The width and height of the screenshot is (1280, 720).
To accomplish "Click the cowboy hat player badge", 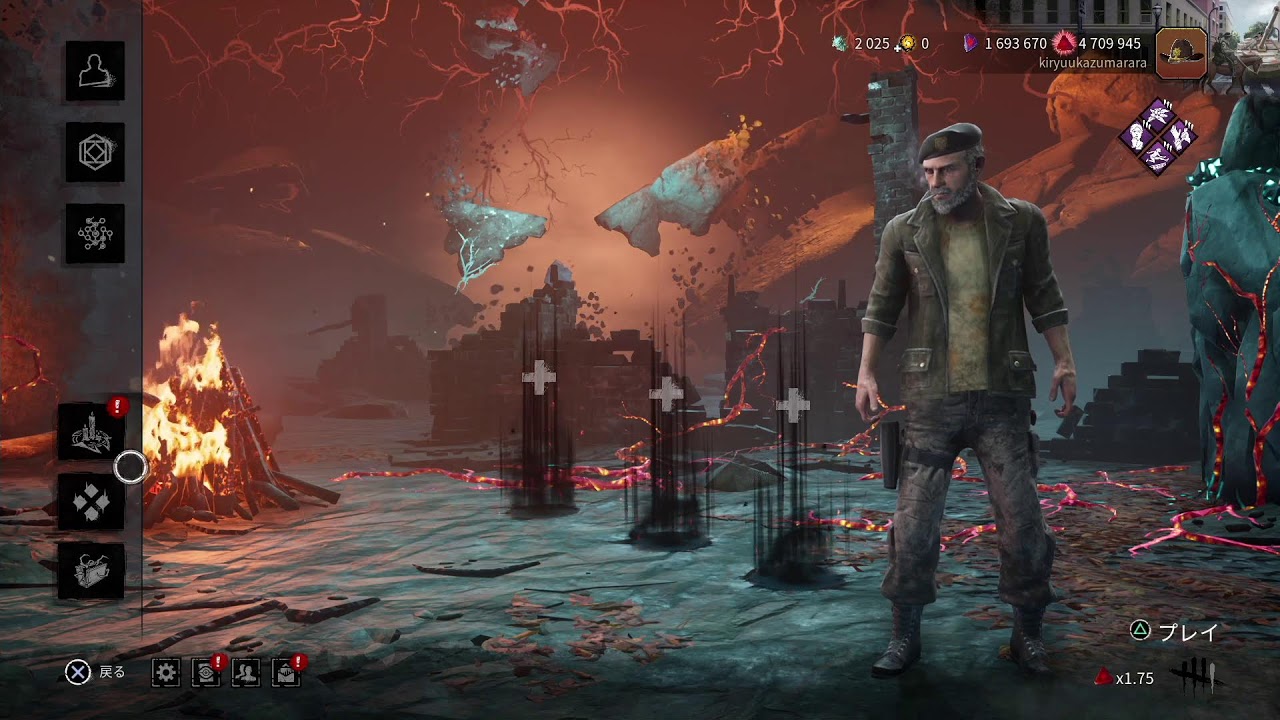I will coord(1181,53).
